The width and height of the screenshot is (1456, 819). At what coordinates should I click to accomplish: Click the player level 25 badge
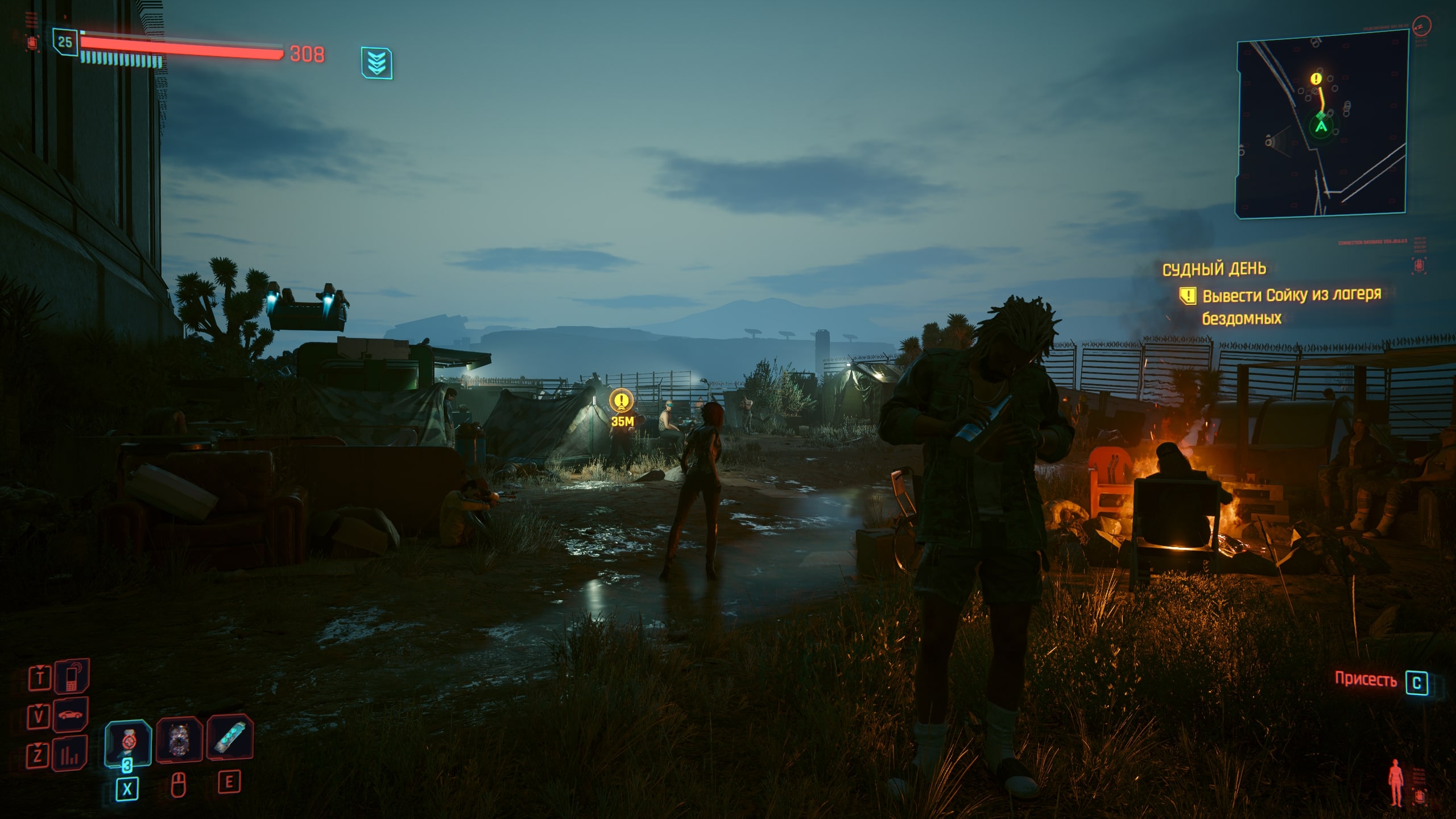click(x=65, y=42)
